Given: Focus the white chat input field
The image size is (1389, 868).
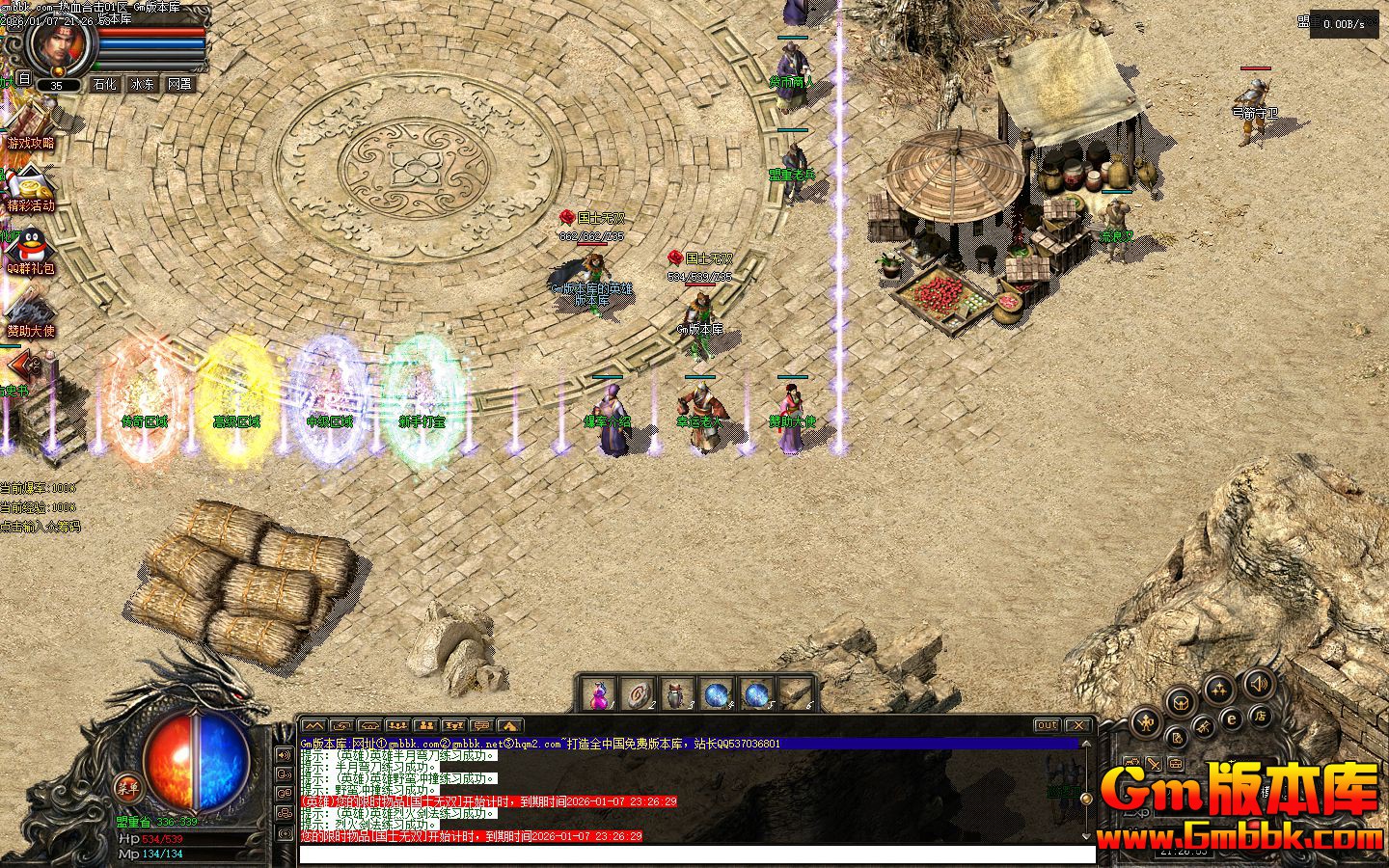Looking at the screenshot, I should tap(696, 854).
